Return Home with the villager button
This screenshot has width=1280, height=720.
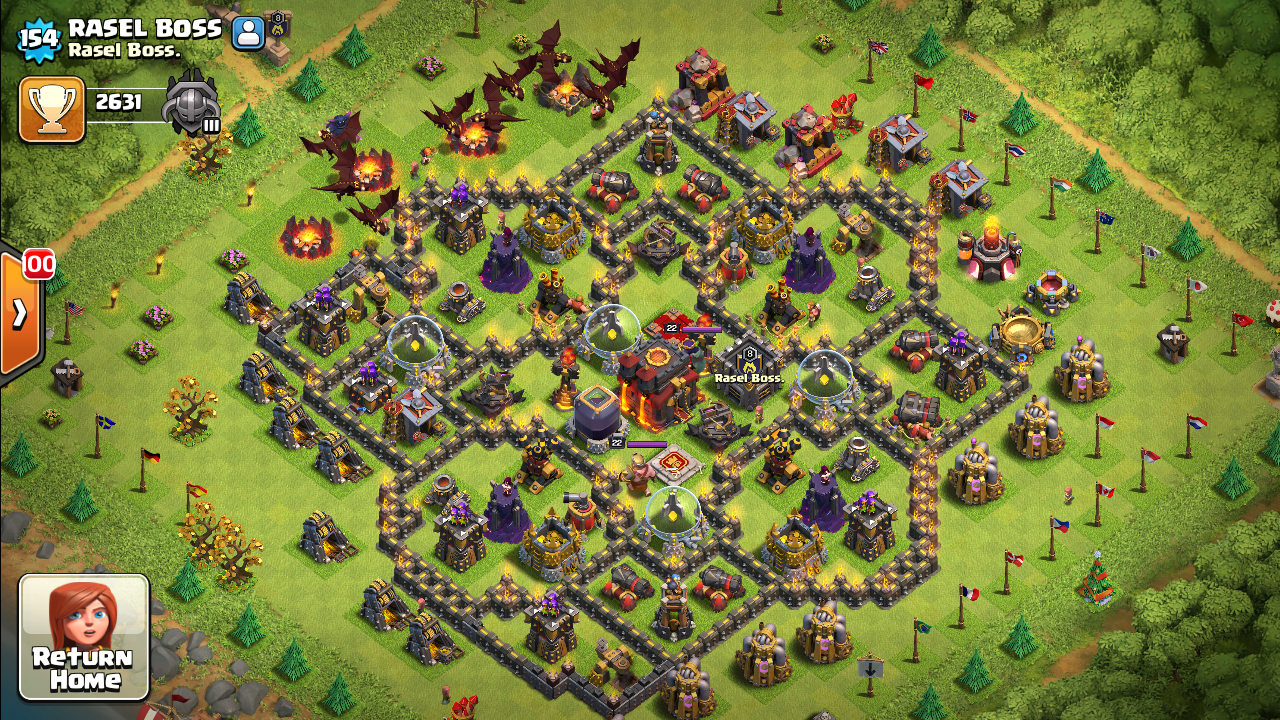tap(84, 637)
